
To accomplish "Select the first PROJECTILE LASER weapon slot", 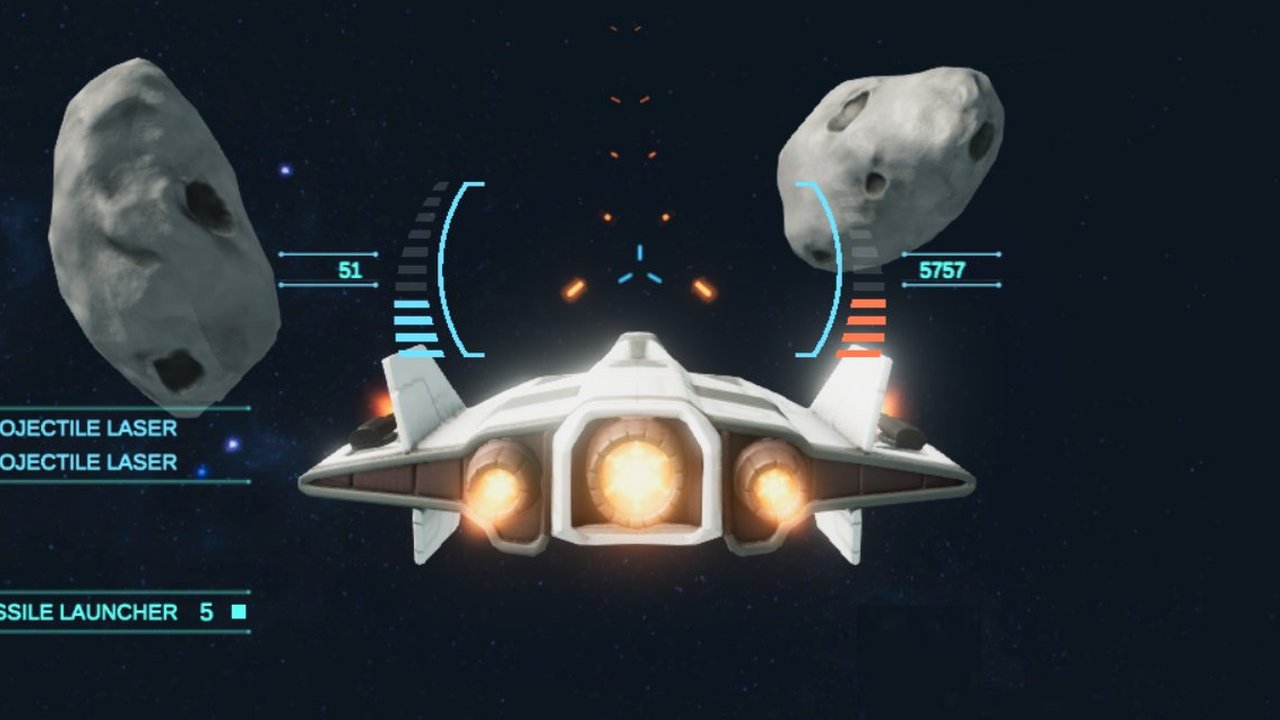I will click(x=90, y=429).
